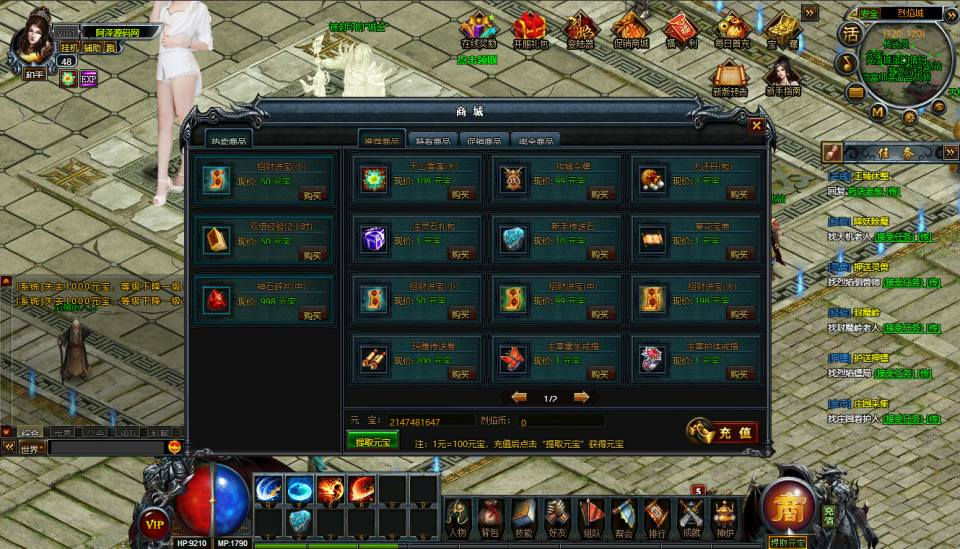
Task: Open the 新手指南 beginner guide
Action: (x=782, y=77)
